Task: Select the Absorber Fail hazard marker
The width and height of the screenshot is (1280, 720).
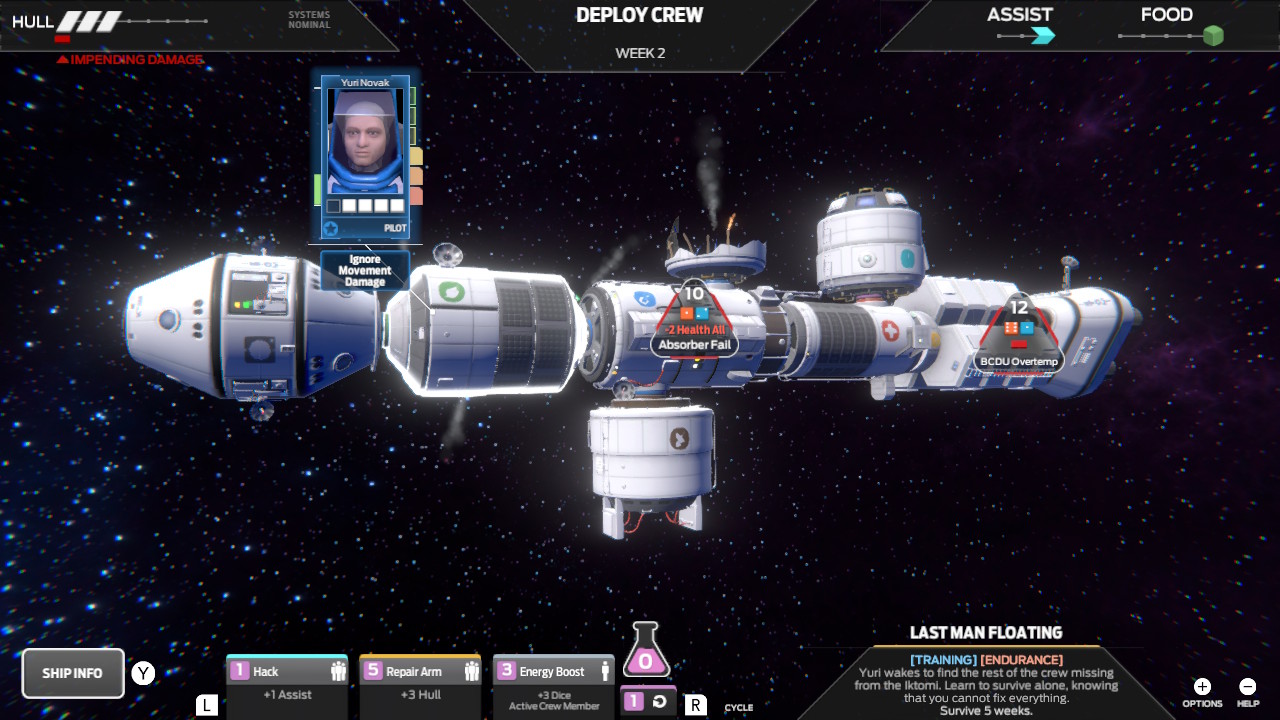Action: [x=694, y=322]
